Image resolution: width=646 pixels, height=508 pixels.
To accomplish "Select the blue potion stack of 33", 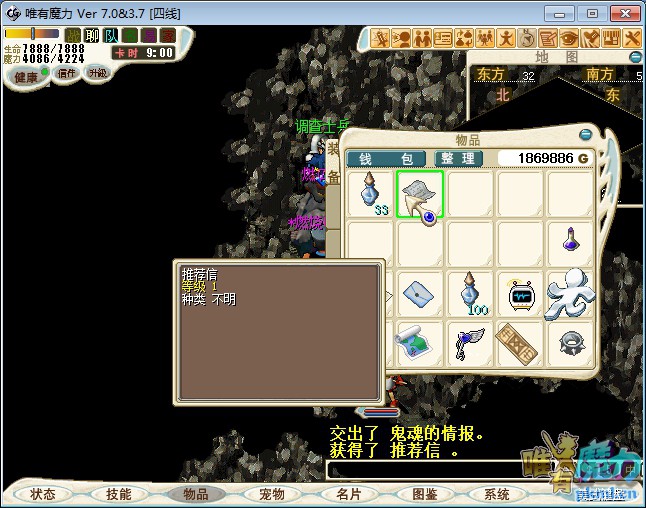I will [371, 194].
